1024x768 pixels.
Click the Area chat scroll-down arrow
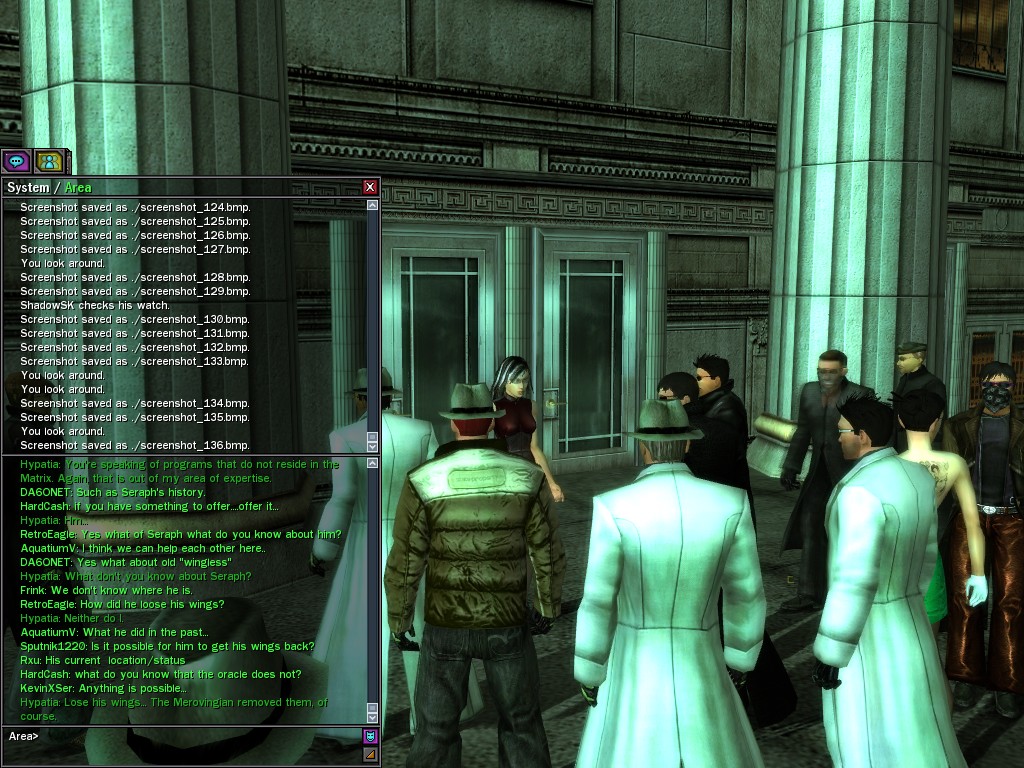(x=373, y=716)
